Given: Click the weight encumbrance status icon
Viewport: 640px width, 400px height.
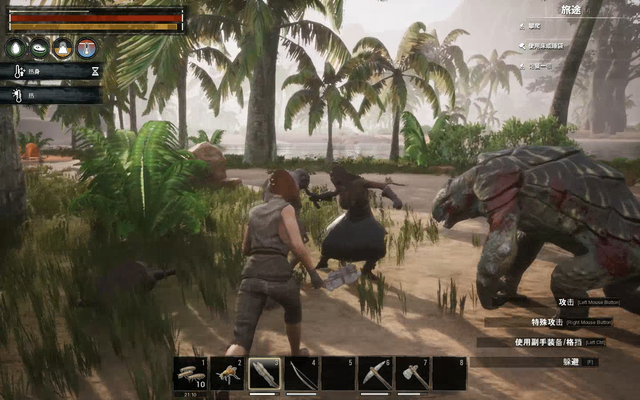Looking at the screenshot, I should 63,47.
